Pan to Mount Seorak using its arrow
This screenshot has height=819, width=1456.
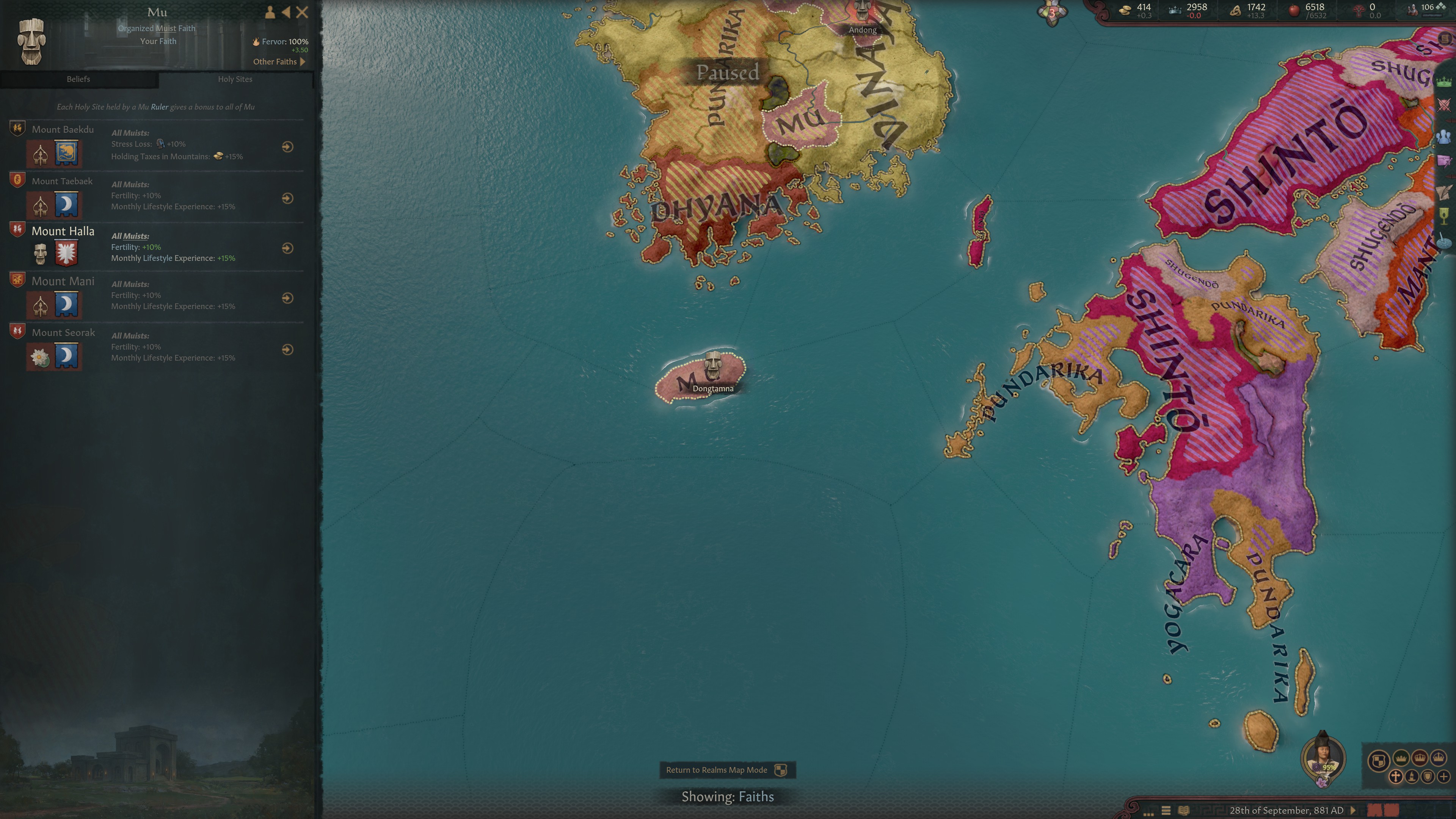(x=287, y=350)
